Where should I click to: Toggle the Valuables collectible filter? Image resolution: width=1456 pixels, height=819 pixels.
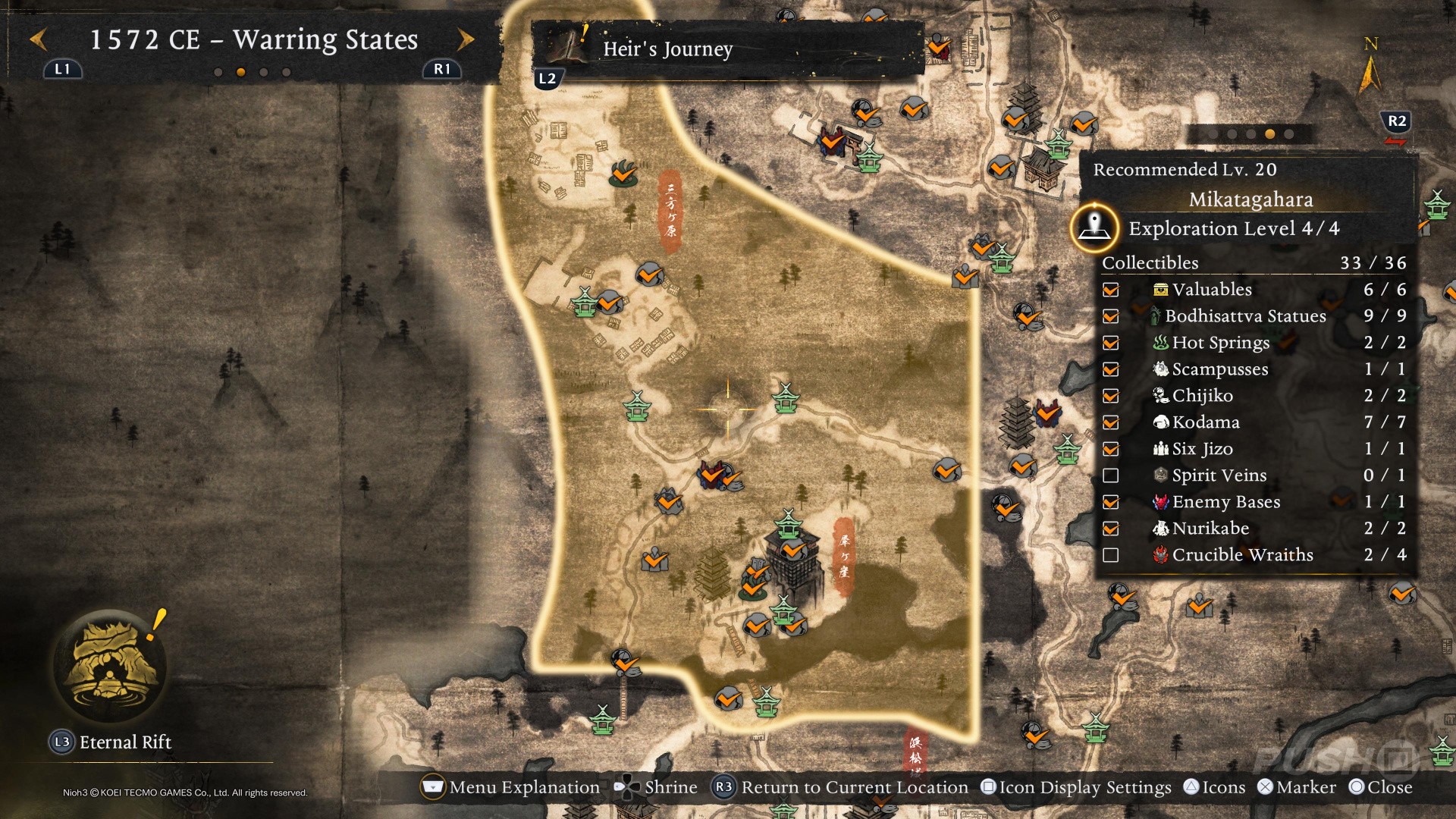pos(1111,290)
